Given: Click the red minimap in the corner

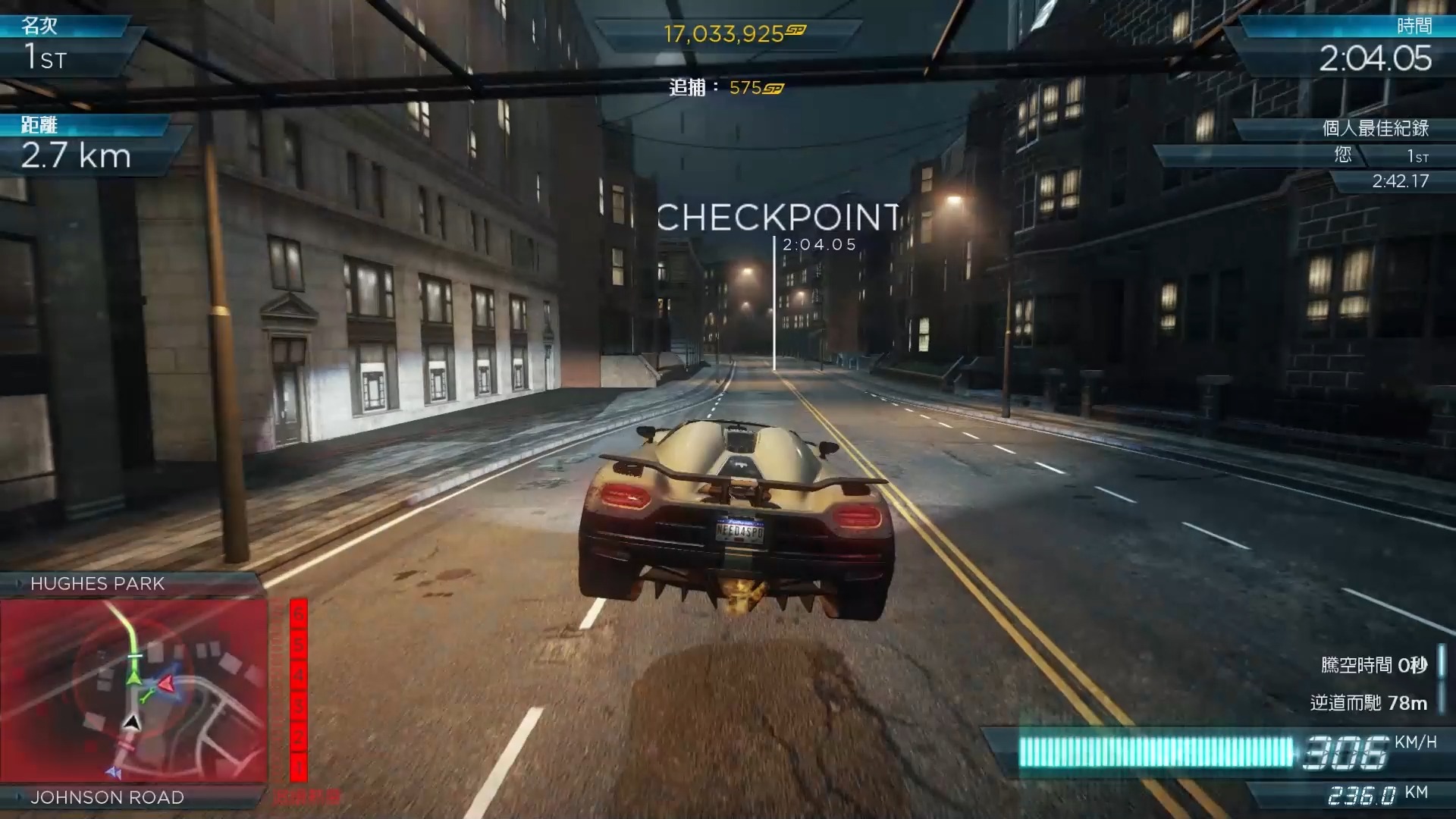Looking at the screenshot, I should pos(134,690).
